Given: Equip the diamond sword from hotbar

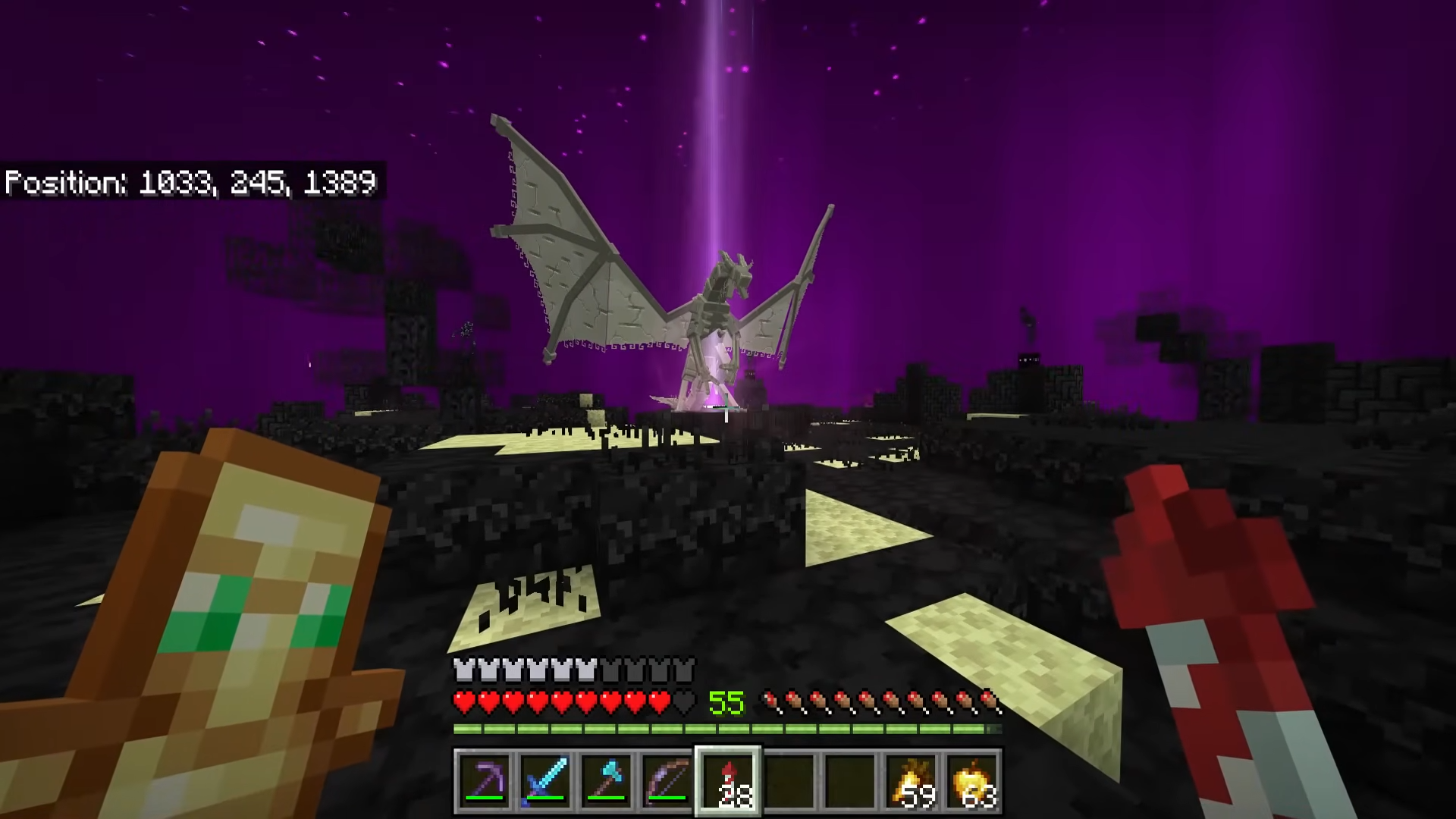Looking at the screenshot, I should 545,781.
